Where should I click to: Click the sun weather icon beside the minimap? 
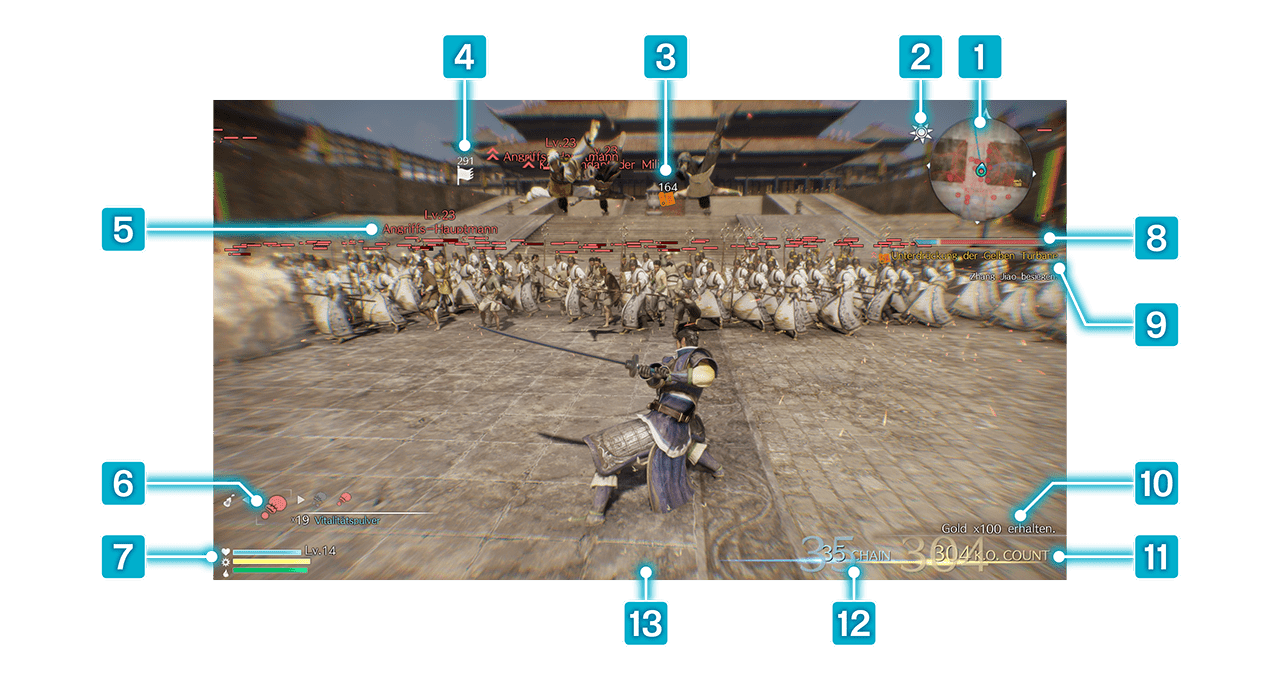click(x=921, y=132)
